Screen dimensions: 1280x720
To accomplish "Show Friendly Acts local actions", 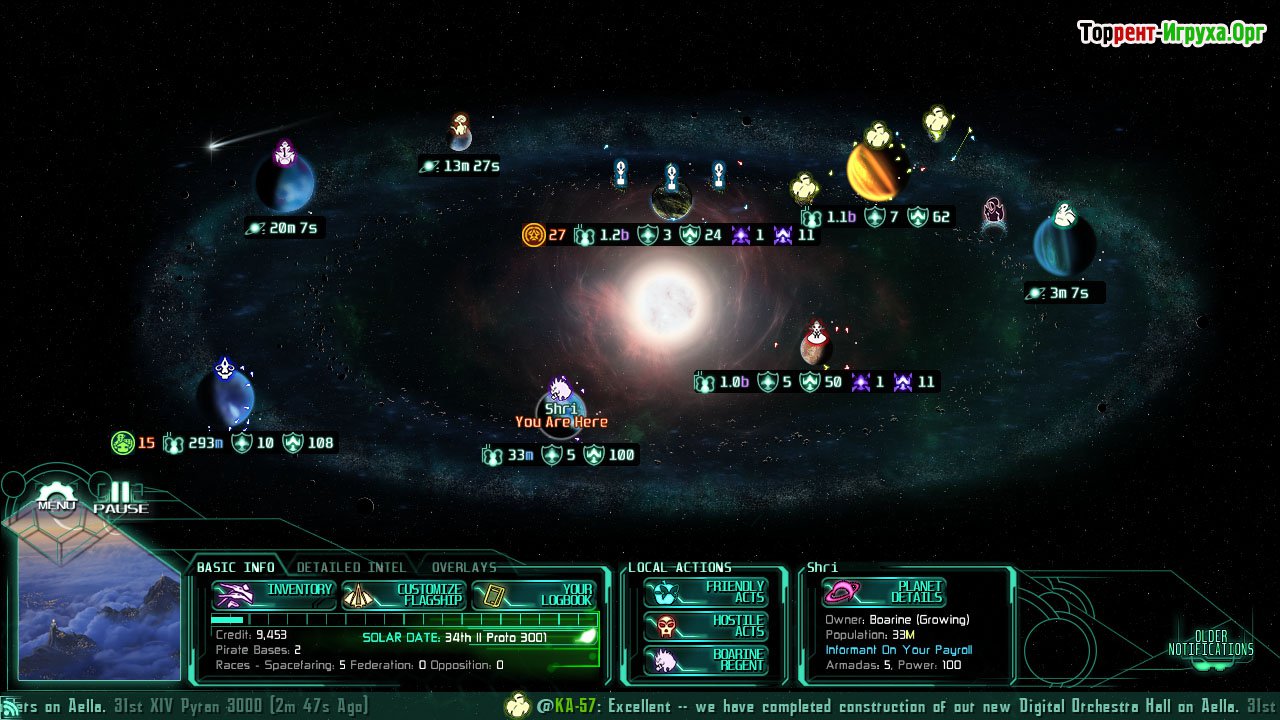I will 706,592.
